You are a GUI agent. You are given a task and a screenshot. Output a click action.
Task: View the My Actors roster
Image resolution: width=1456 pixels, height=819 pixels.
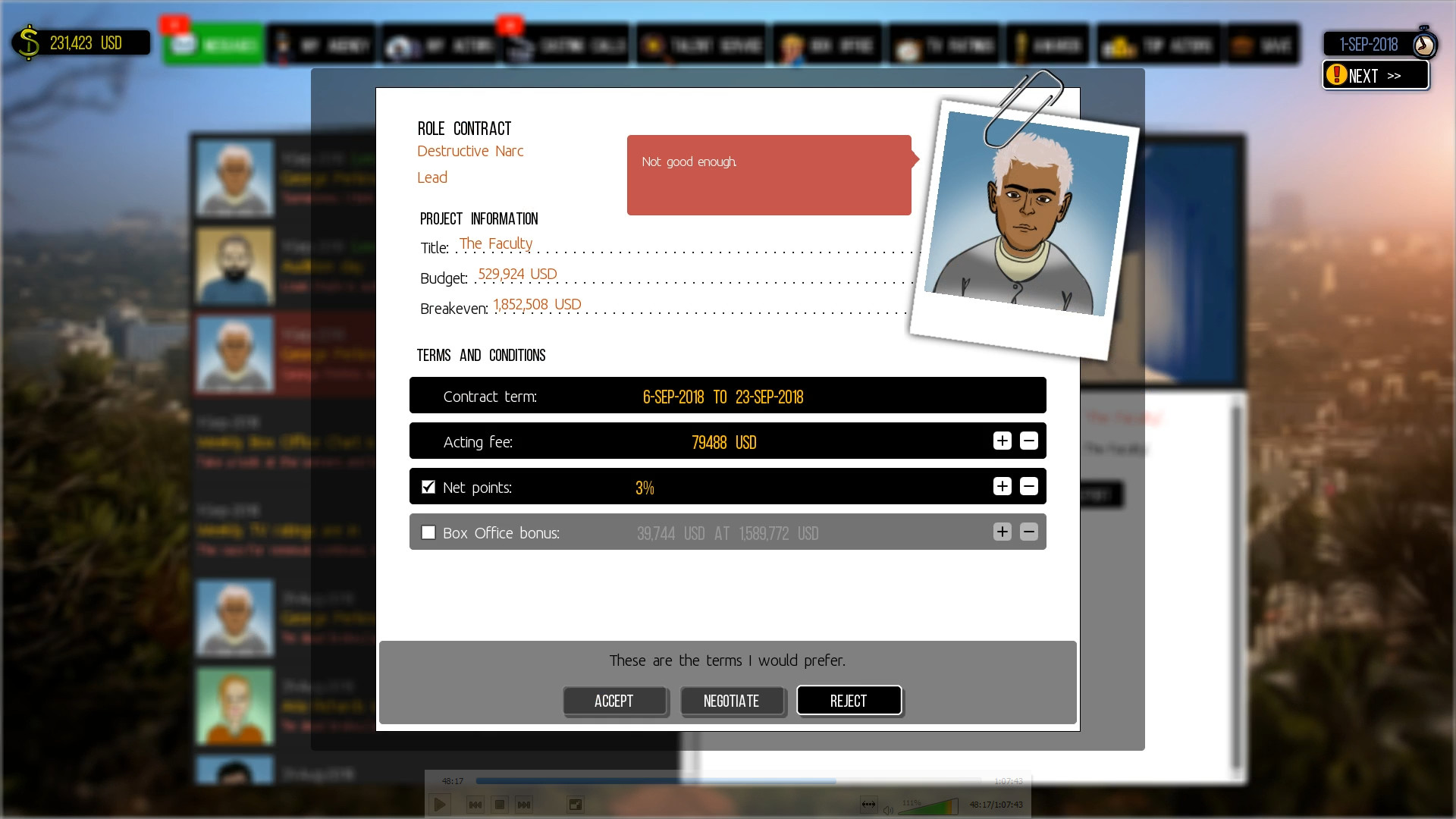tap(440, 43)
